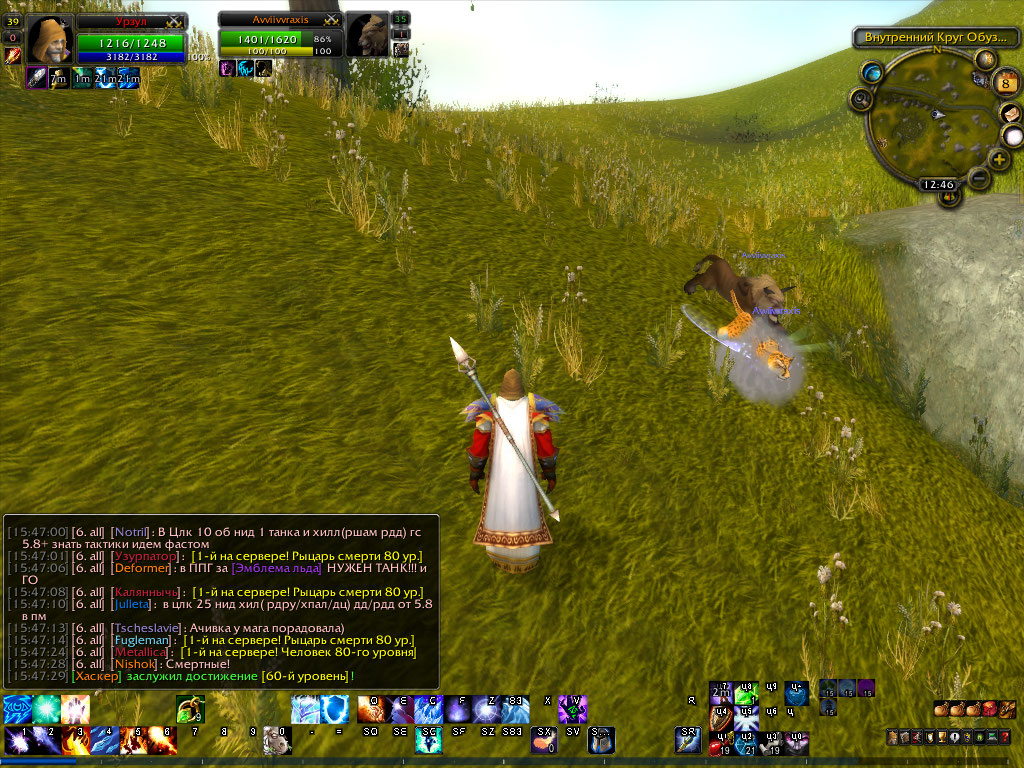Image resolution: width=1024 pixels, height=768 pixels.
Task: Click the chat log window
Action: (220, 601)
